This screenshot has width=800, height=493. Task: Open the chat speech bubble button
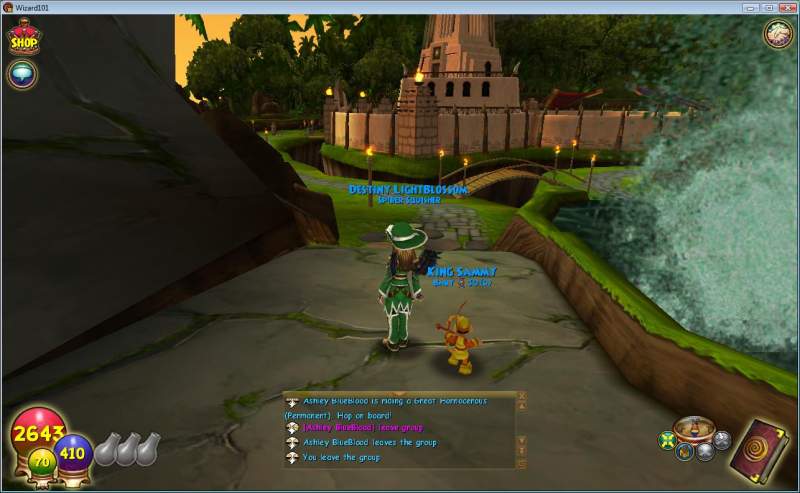point(21,73)
